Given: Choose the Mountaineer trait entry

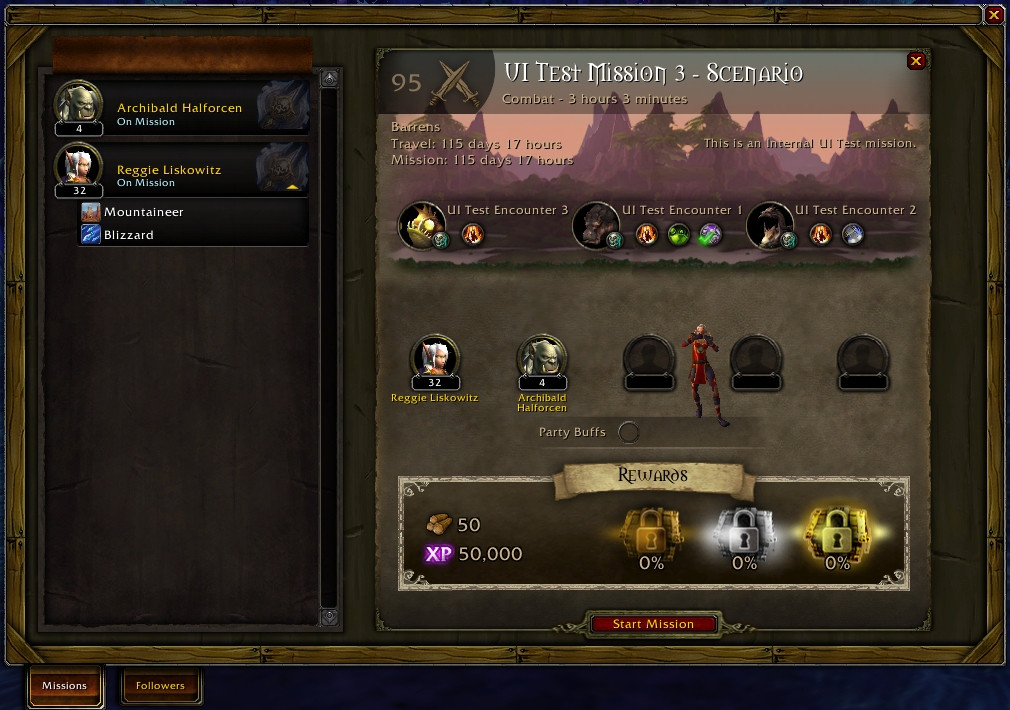Looking at the screenshot, I should click(144, 212).
